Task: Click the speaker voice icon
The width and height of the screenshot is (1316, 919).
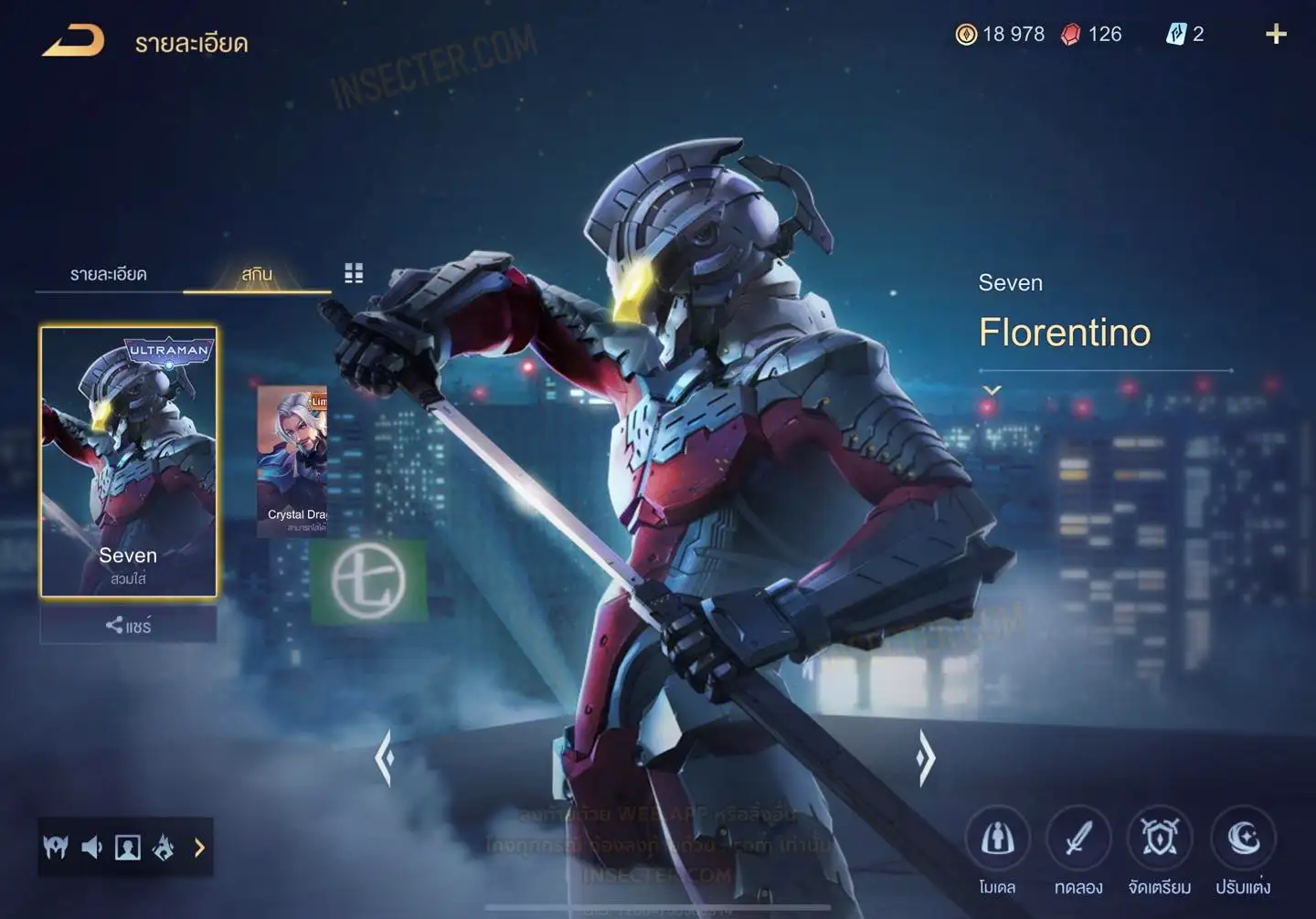Action: pos(91,848)
